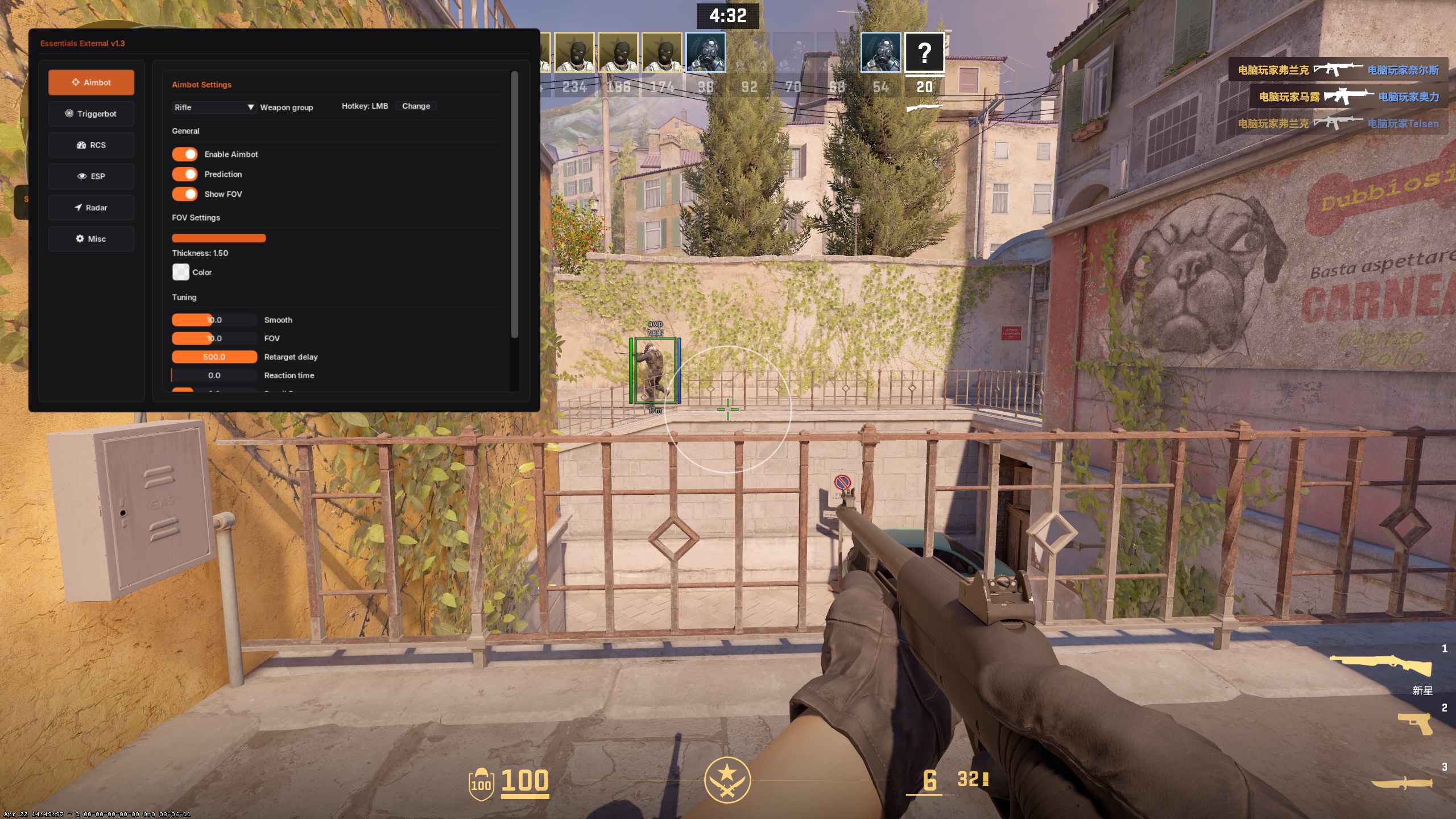Image resolution: width=1456 pixels, height=819 pixels.
Task: Click the FOV Thickness slider bar
Action: click(218, 238)
